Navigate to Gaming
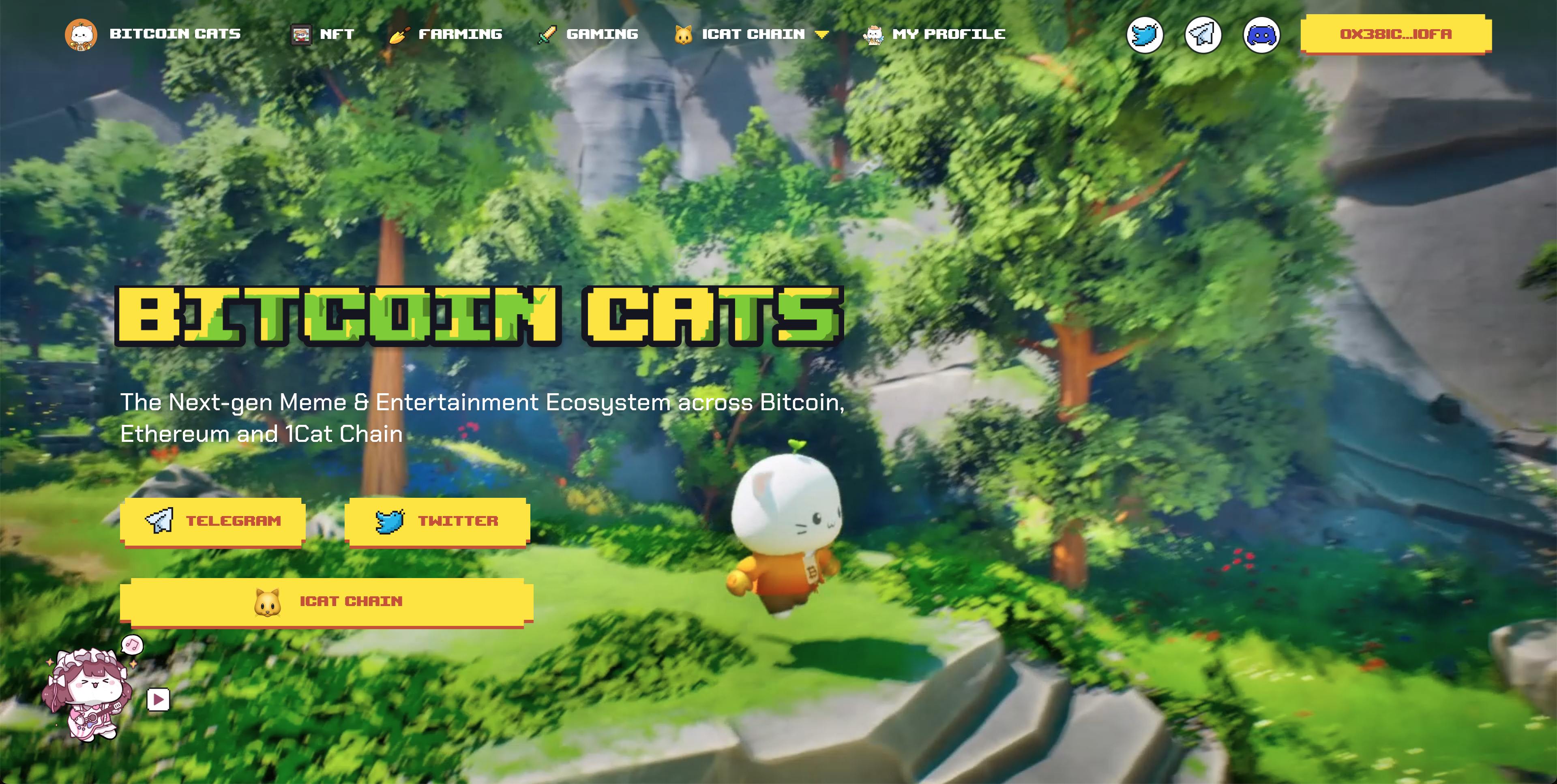 [x=588, y=34]
